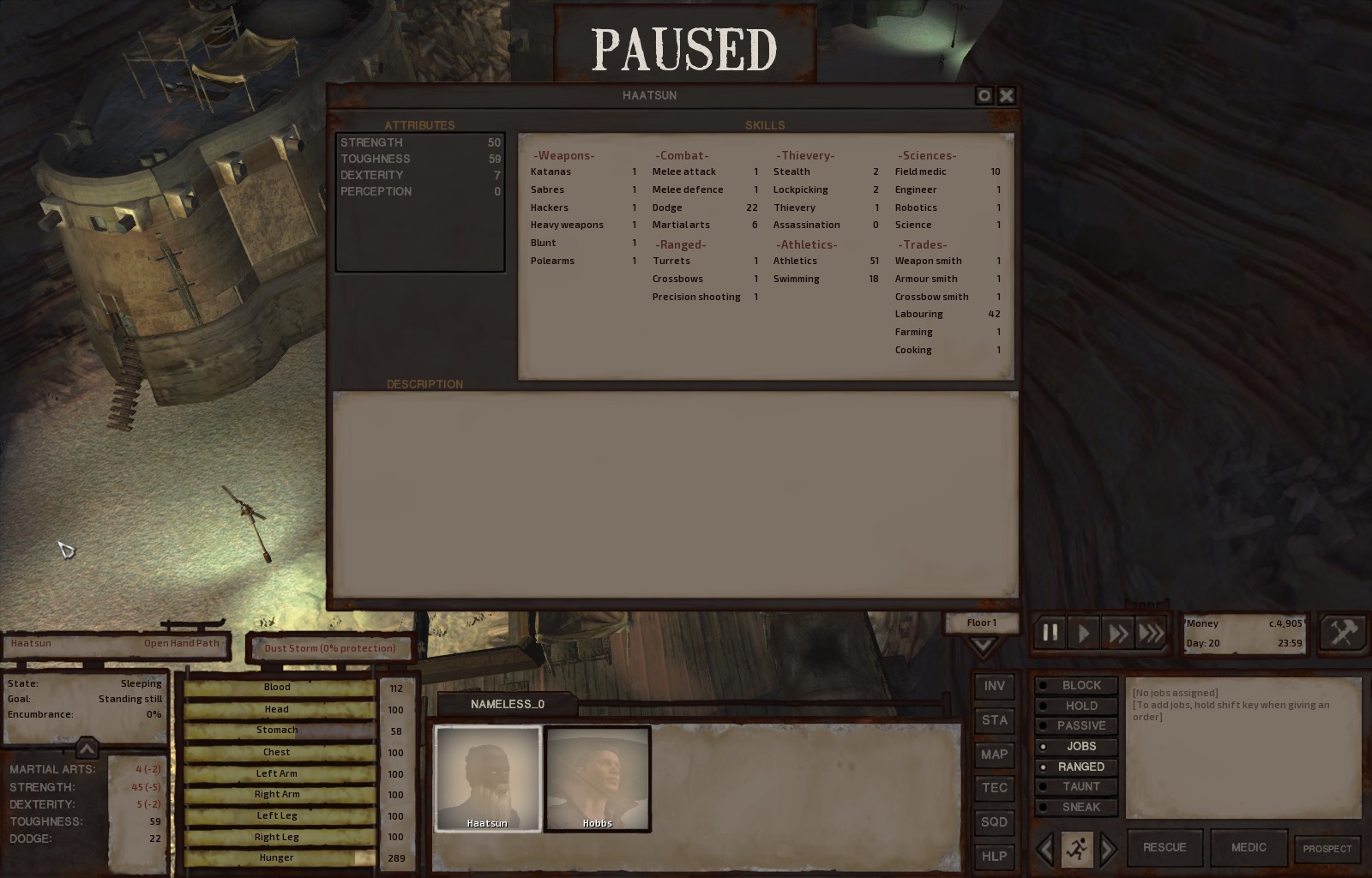Click the RESCUE command button
1372x878 pixels.
tap(1164, 847)
